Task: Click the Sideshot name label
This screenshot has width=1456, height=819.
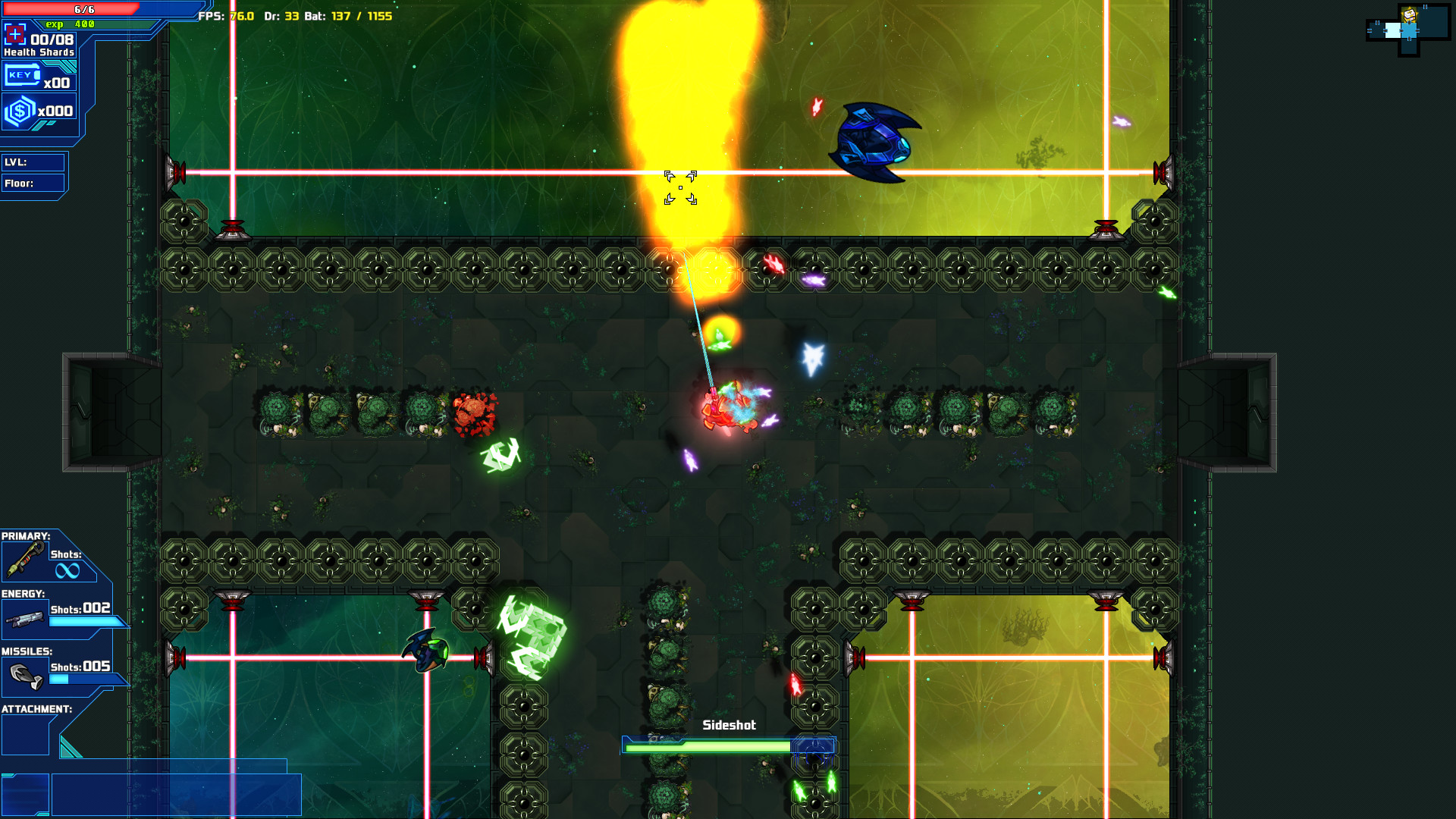Action: tap(730, 725)
